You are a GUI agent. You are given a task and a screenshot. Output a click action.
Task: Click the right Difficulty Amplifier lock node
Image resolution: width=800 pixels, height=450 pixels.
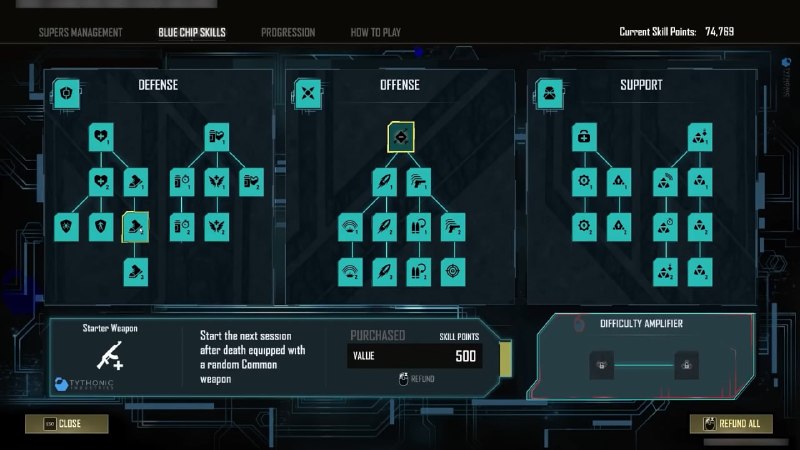[686, 363]
